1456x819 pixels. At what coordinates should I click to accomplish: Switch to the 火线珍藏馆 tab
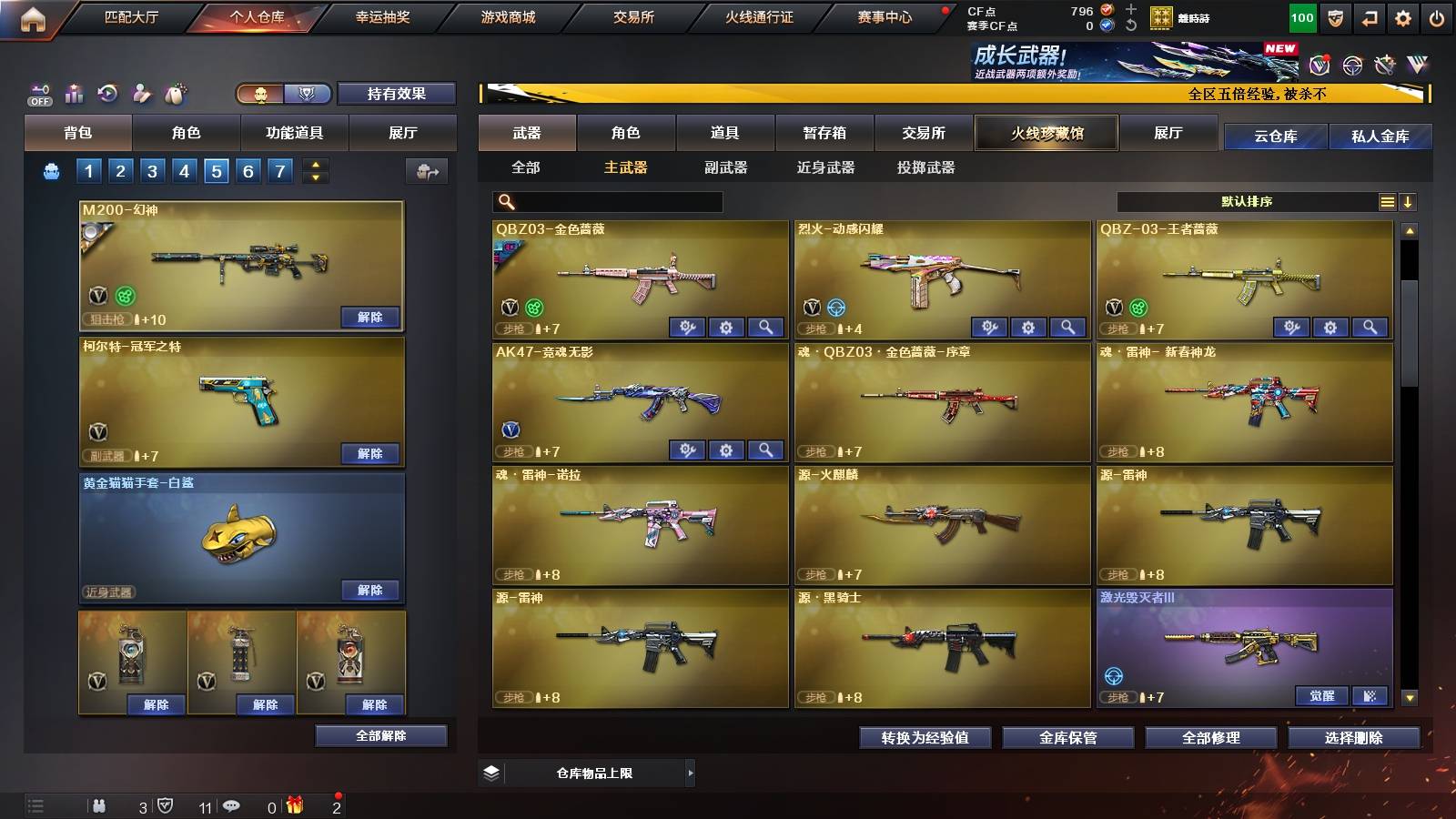[x=1046, y=133]
